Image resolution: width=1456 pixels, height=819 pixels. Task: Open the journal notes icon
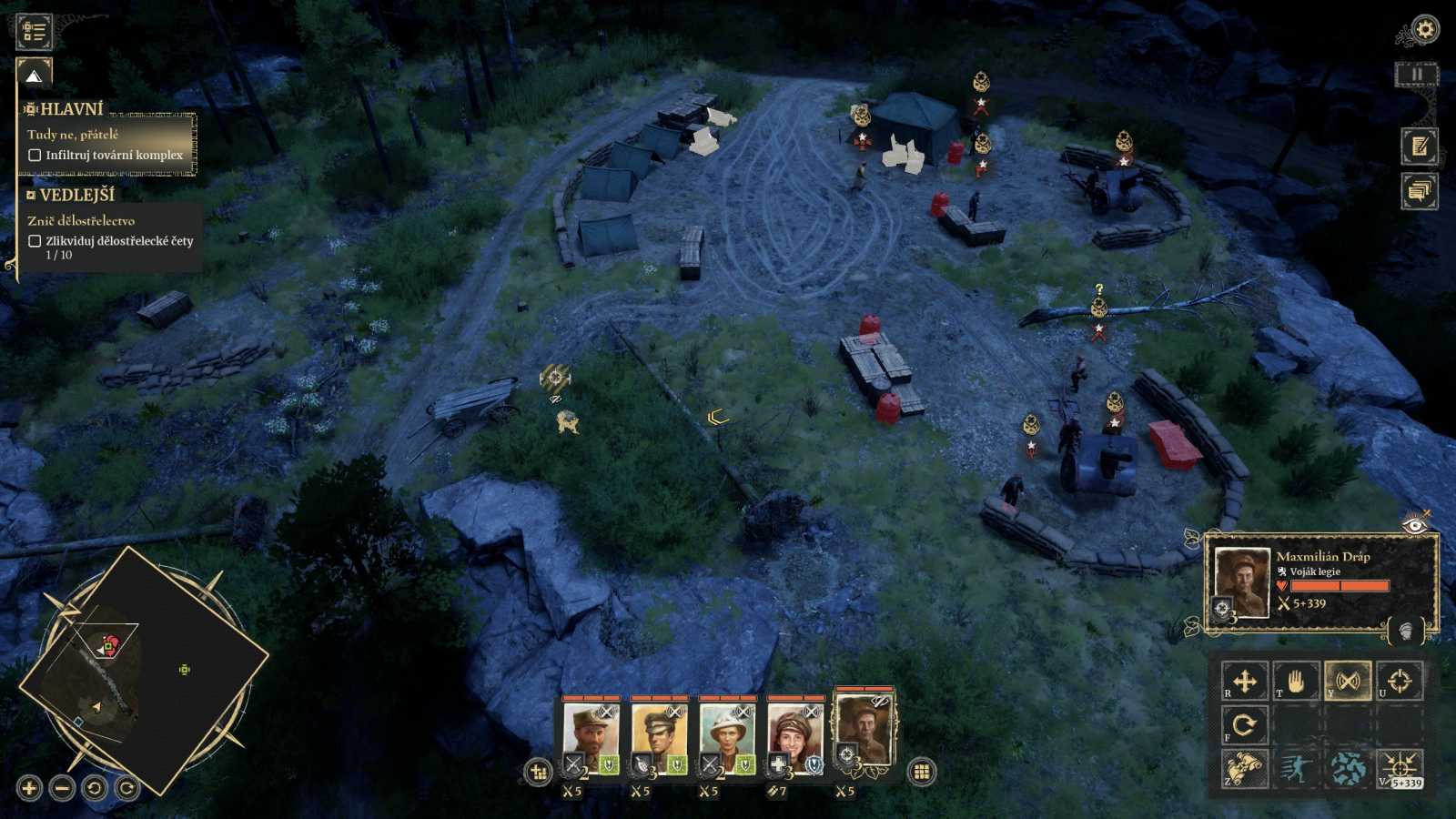coord(1419,147)
